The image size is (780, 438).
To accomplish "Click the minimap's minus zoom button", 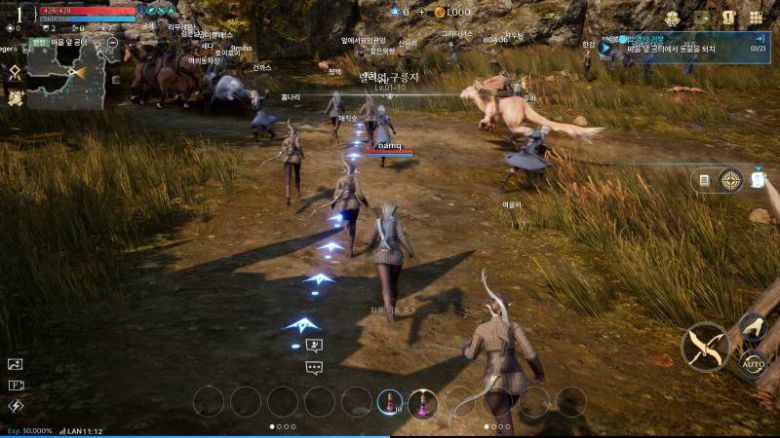I will 112,43.
